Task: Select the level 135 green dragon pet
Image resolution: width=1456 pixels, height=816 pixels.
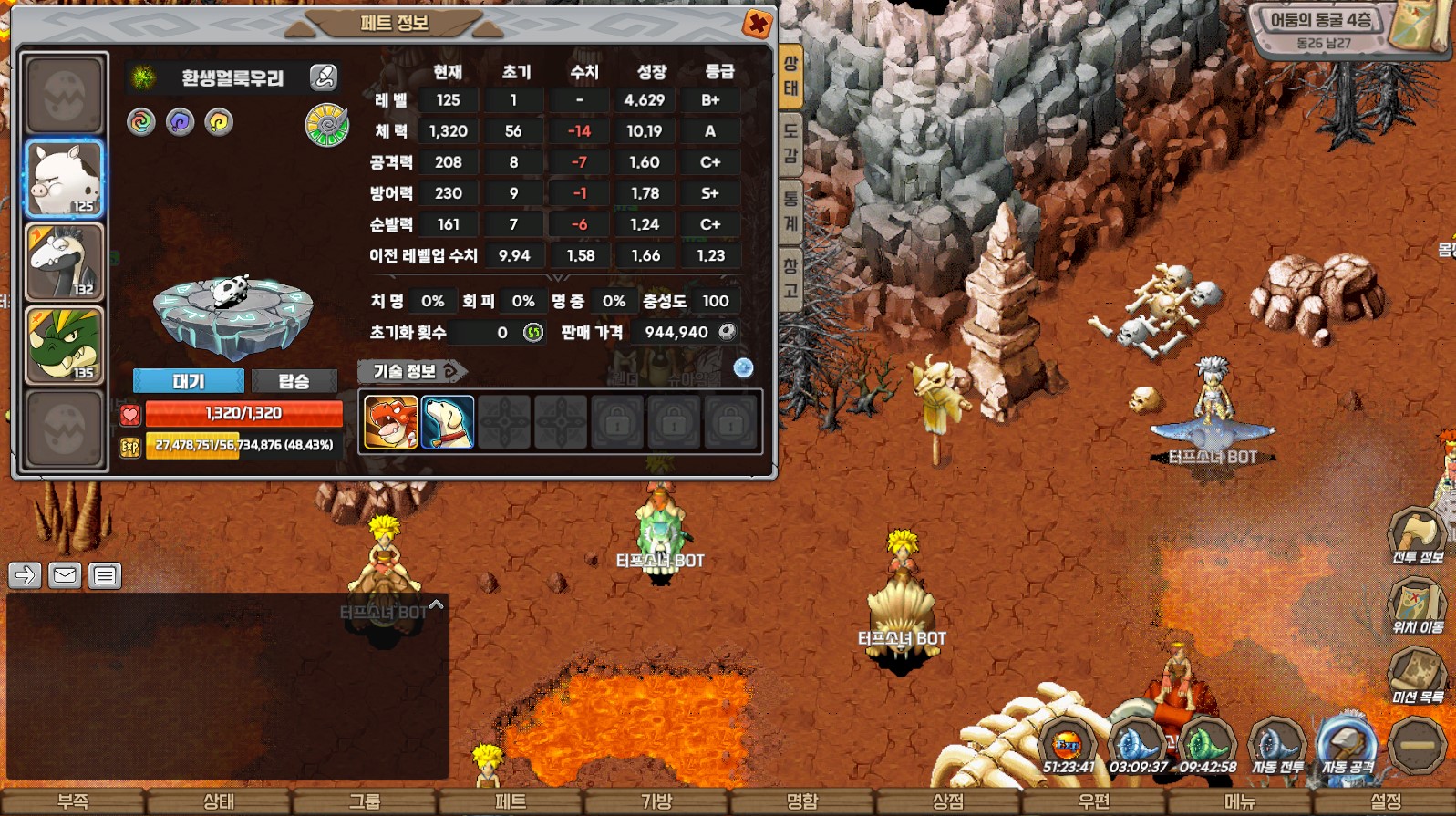Action: 64,346
